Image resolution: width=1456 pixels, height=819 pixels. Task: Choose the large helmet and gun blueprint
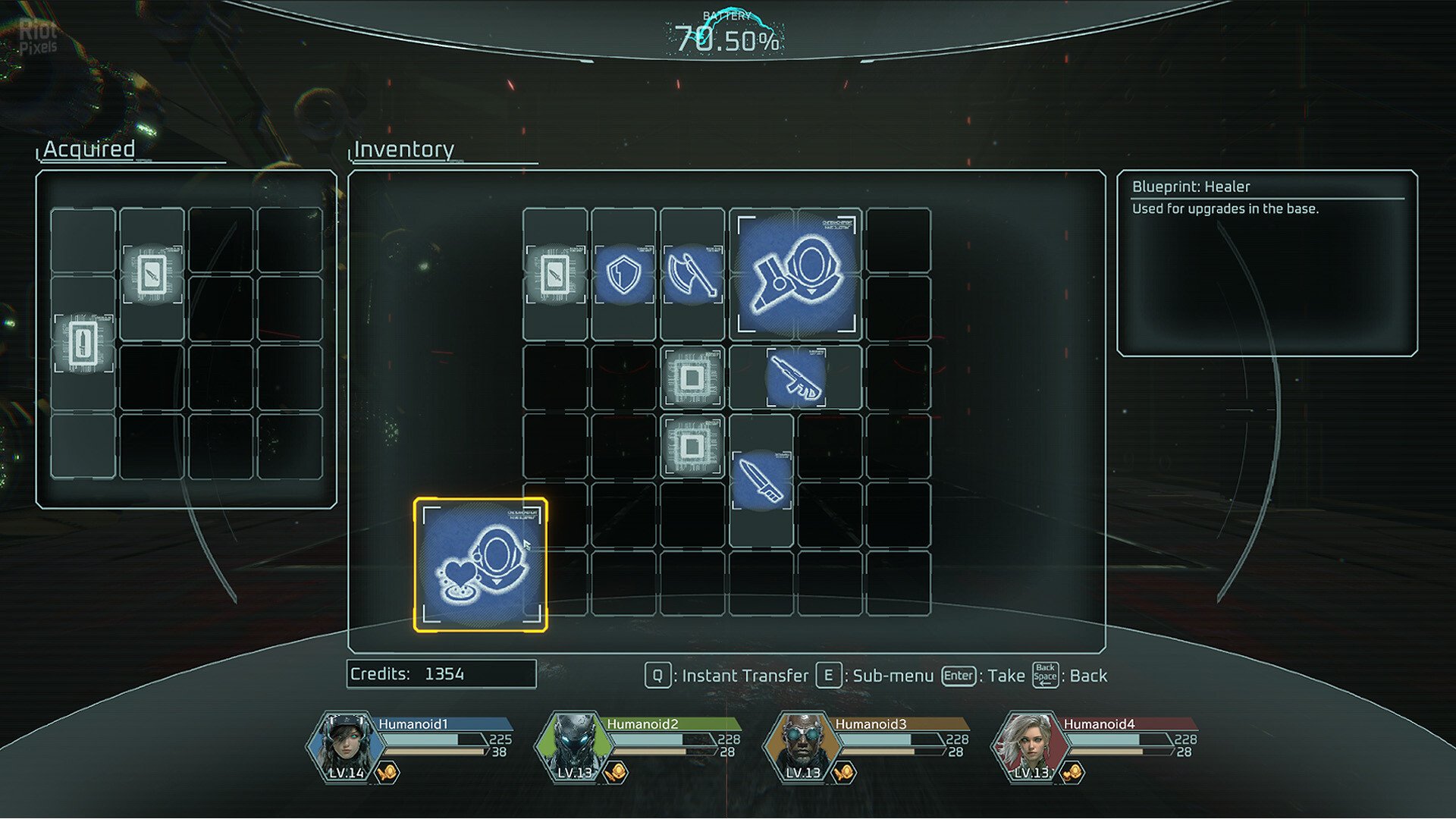click(x=795, y=274)
